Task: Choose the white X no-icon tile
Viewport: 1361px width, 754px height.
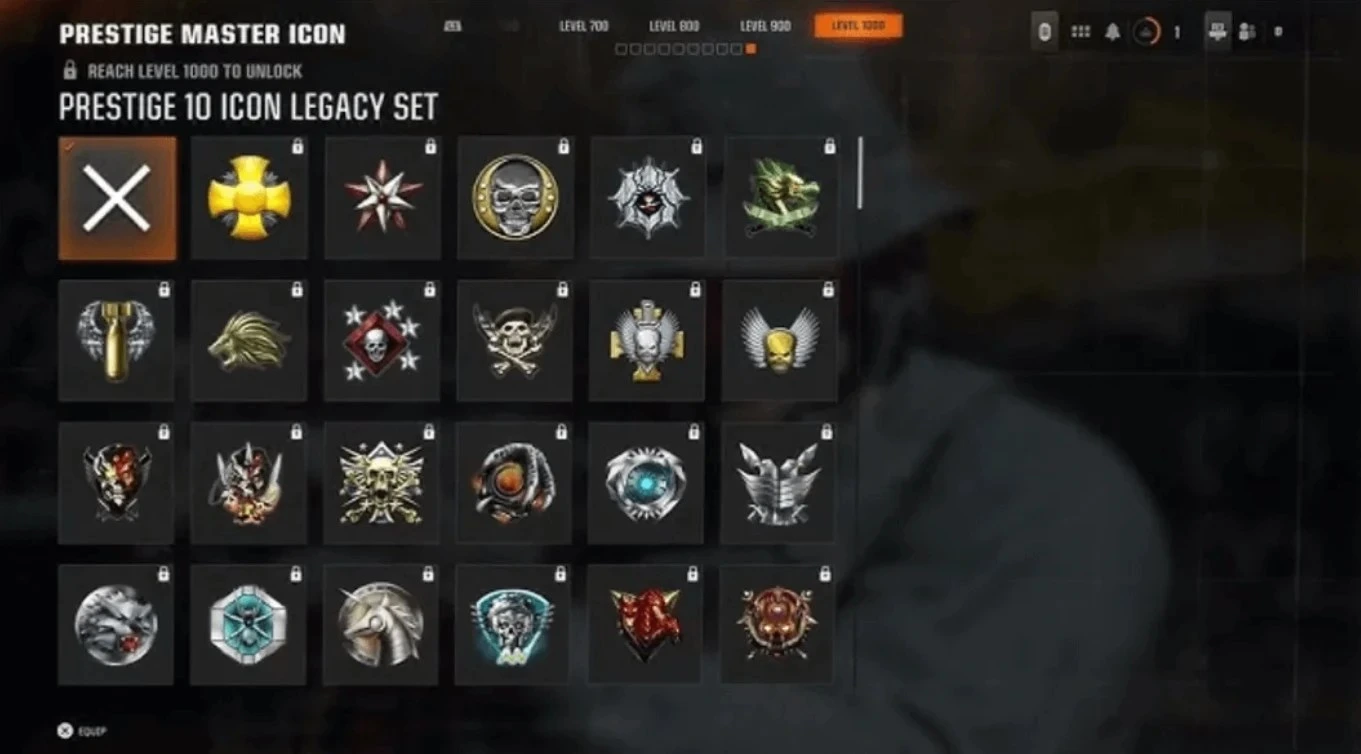Action: pyautogui.click(x=117, y=198)
